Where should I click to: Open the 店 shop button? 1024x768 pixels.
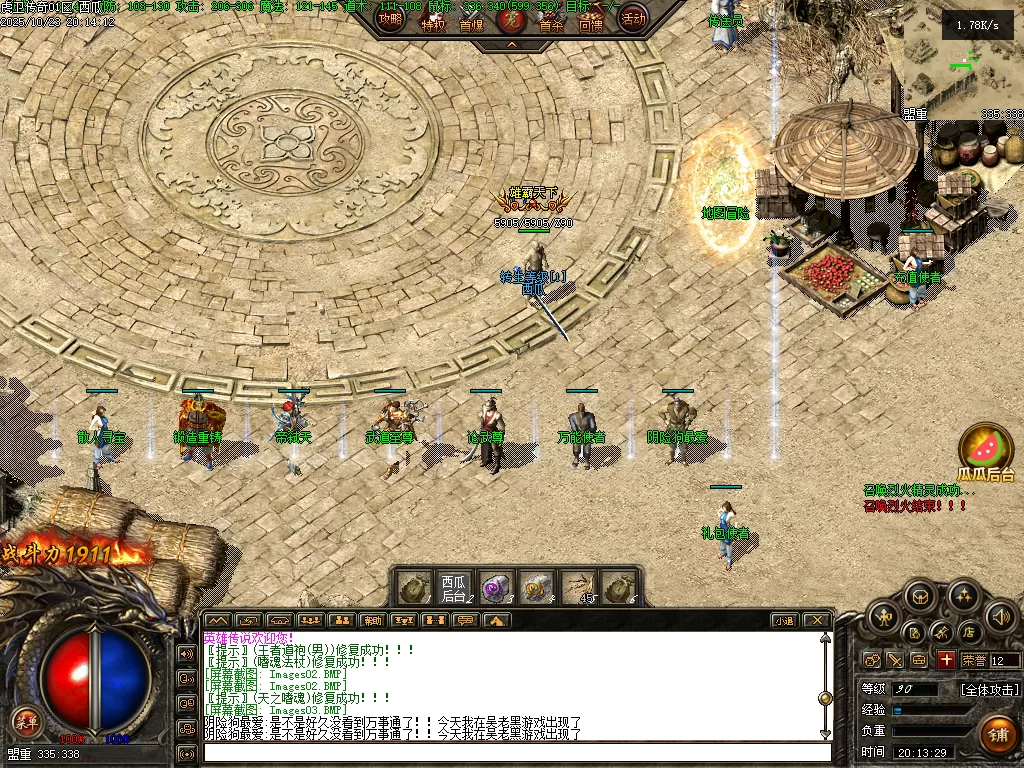click(968, 632)
